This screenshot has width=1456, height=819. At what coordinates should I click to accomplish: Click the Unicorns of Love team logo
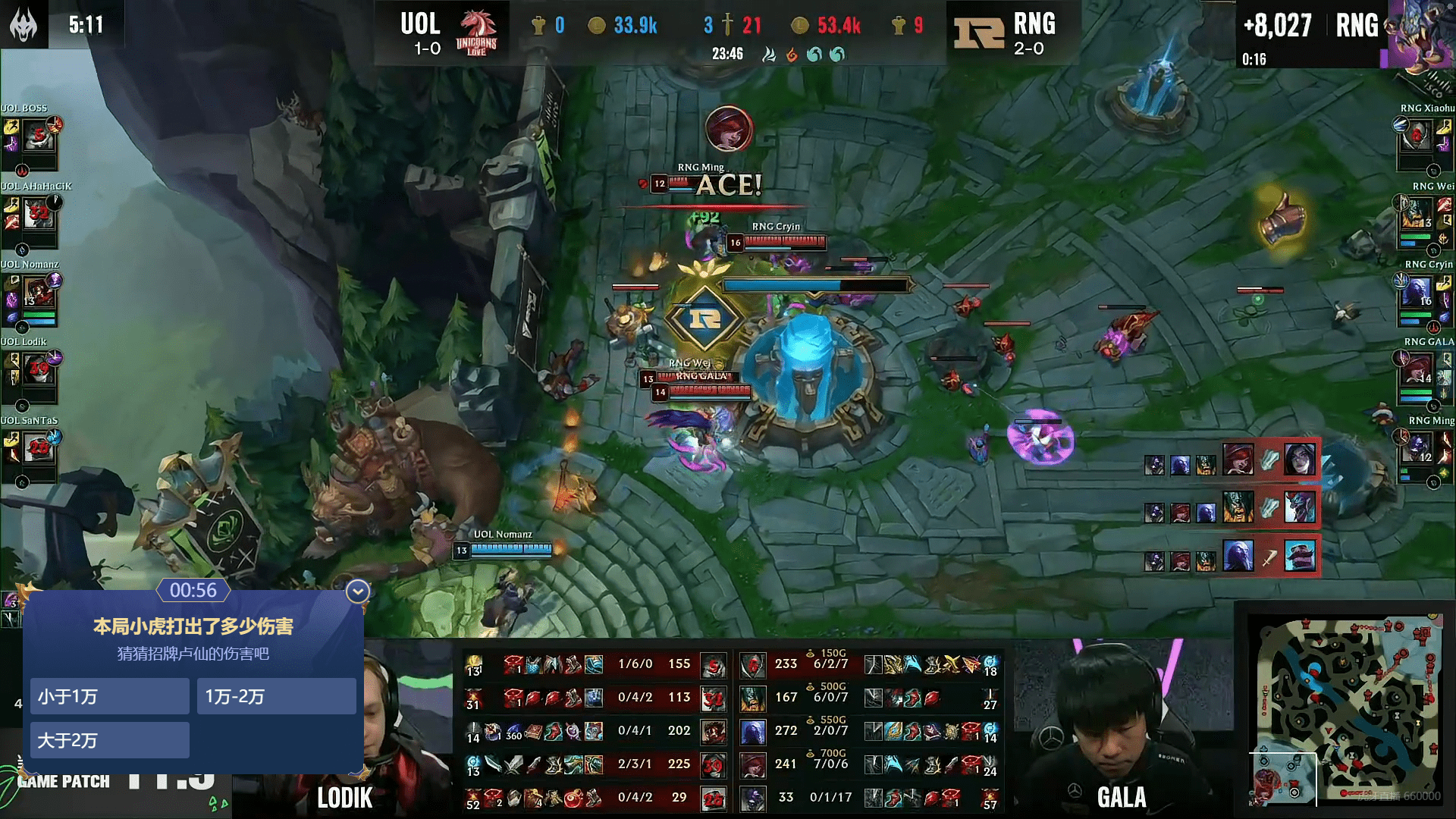[x=476, y=32]
